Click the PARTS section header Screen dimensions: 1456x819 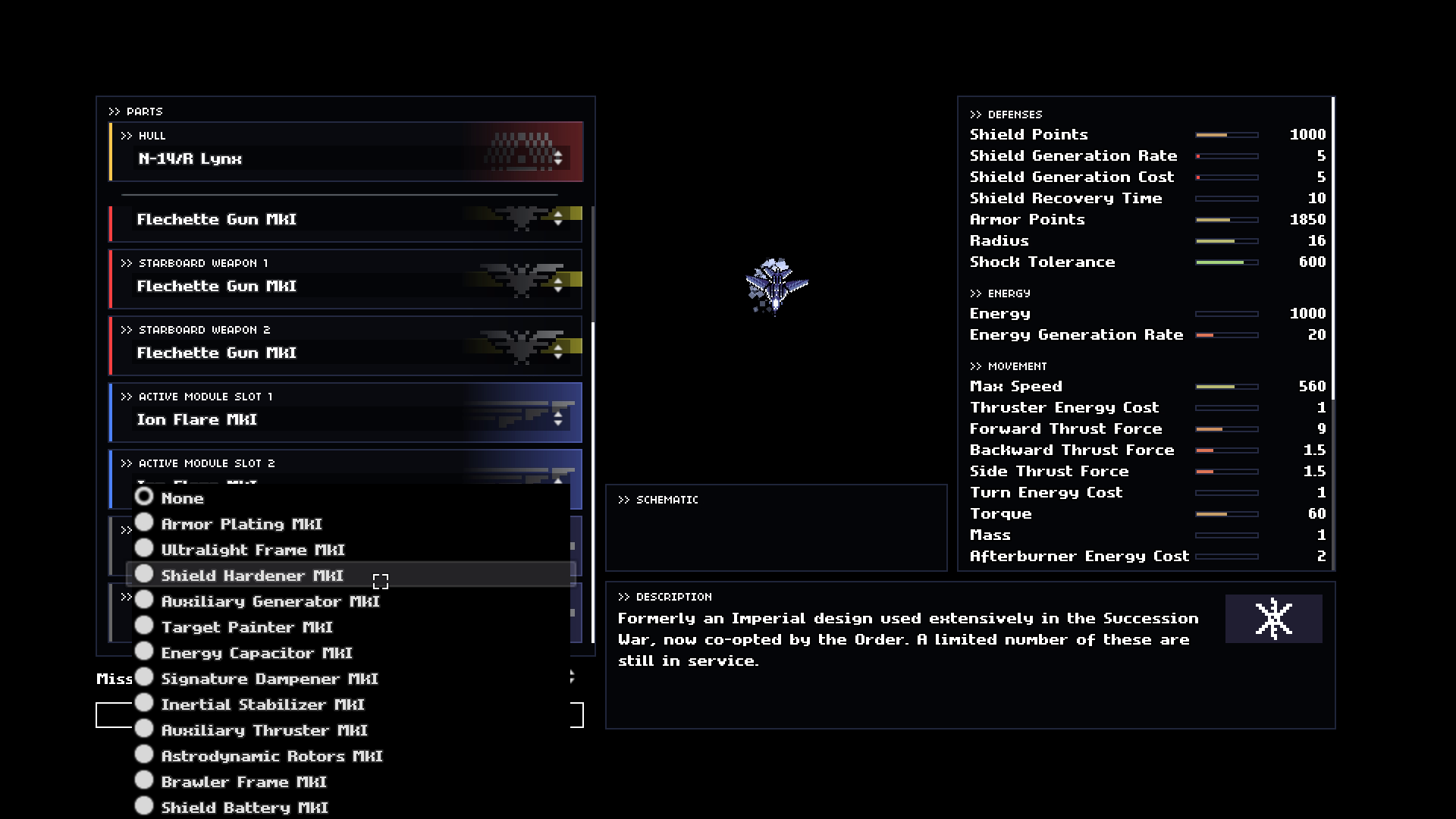point(137,111)
